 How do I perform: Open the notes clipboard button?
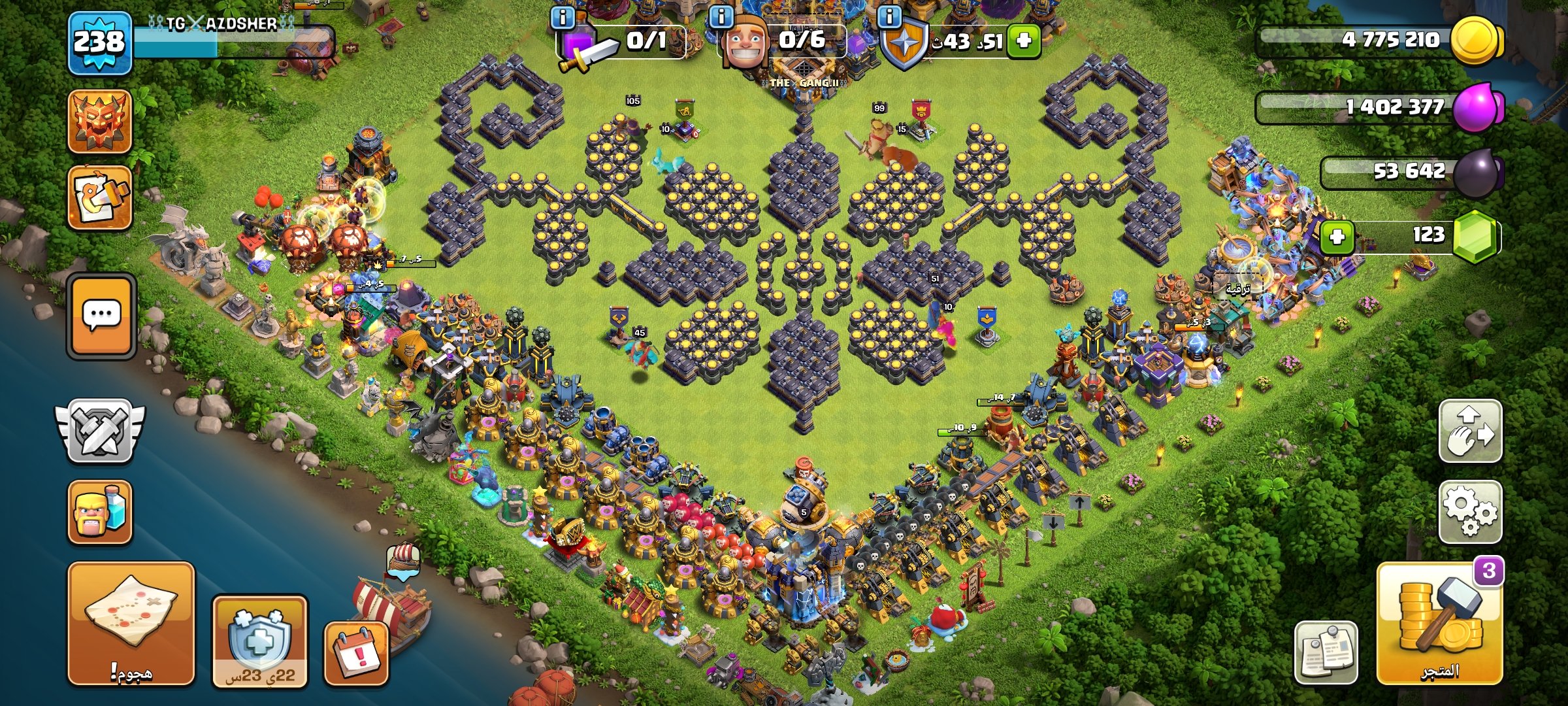(1326, 652)
